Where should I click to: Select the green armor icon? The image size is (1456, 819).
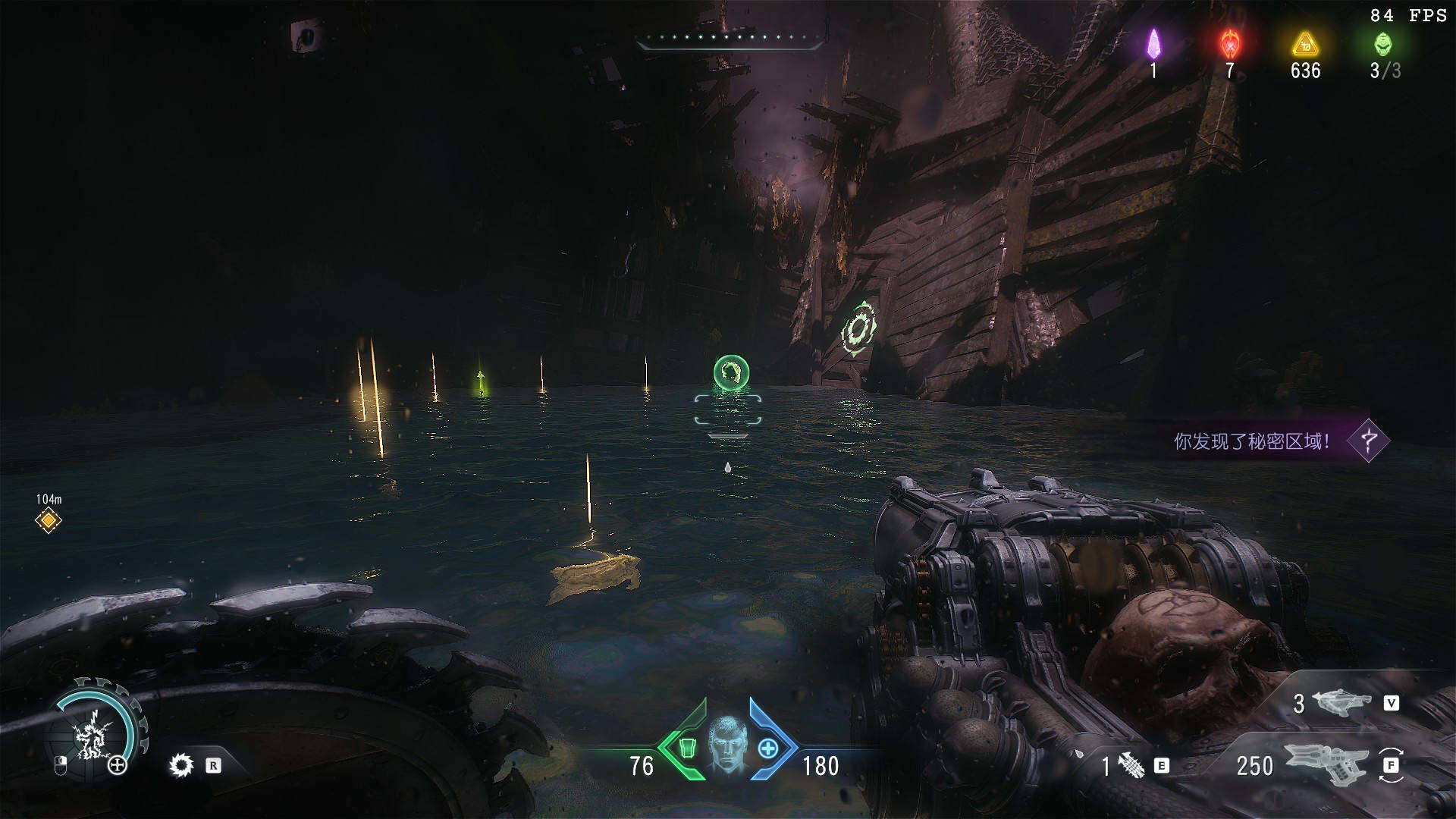(x=687, y=748)
